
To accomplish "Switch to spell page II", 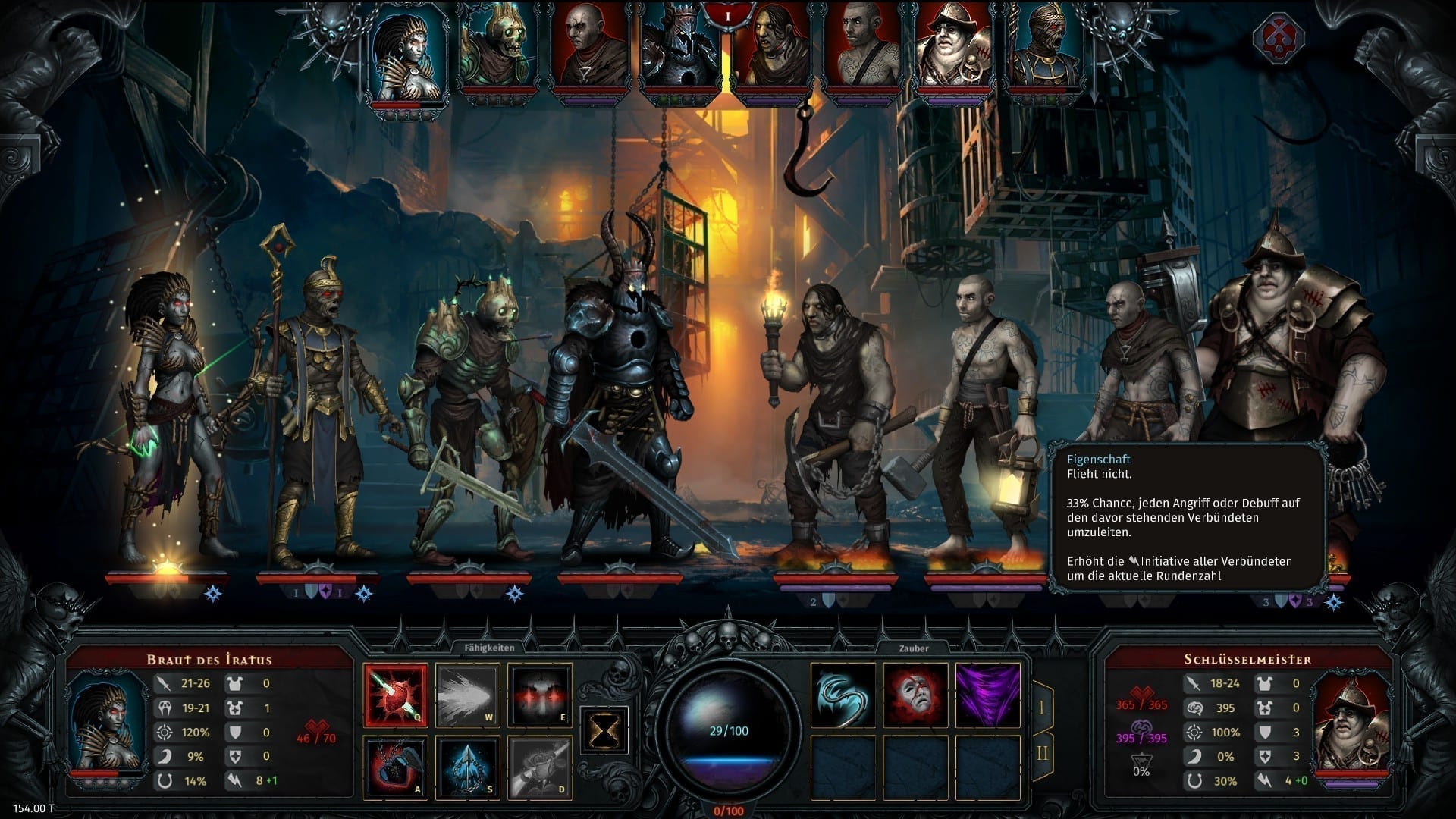I will (x=1042, y=753).
